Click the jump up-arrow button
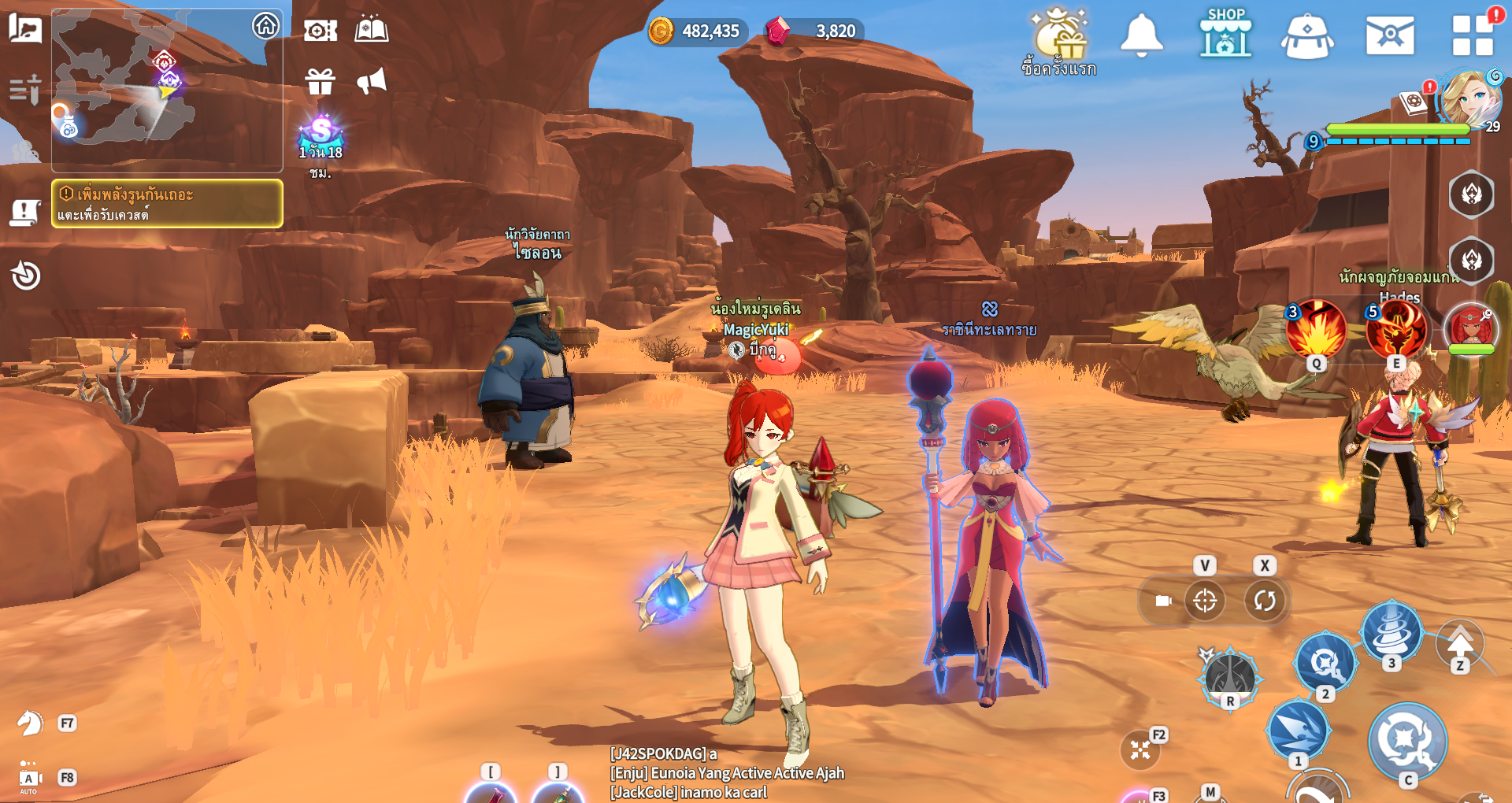The width and height of the screenshot is (1512, 803). pyautogui.click(x=1460, y=643)
